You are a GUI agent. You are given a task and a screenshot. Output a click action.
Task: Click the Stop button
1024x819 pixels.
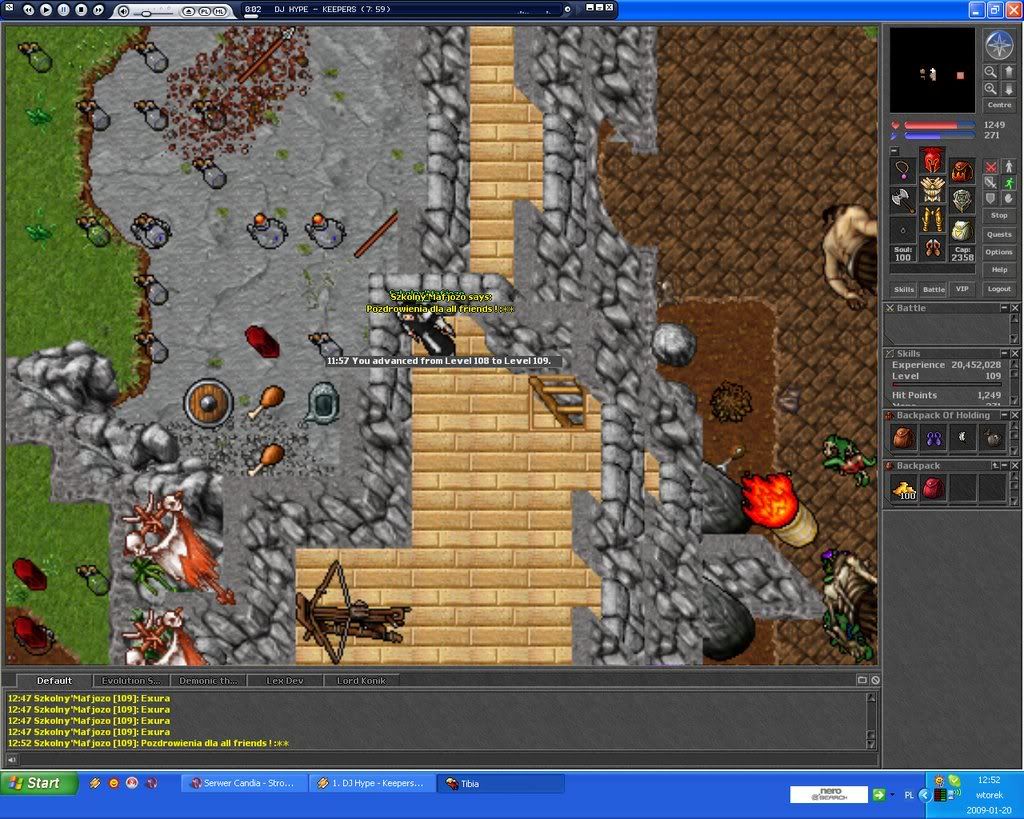[999, 215]
